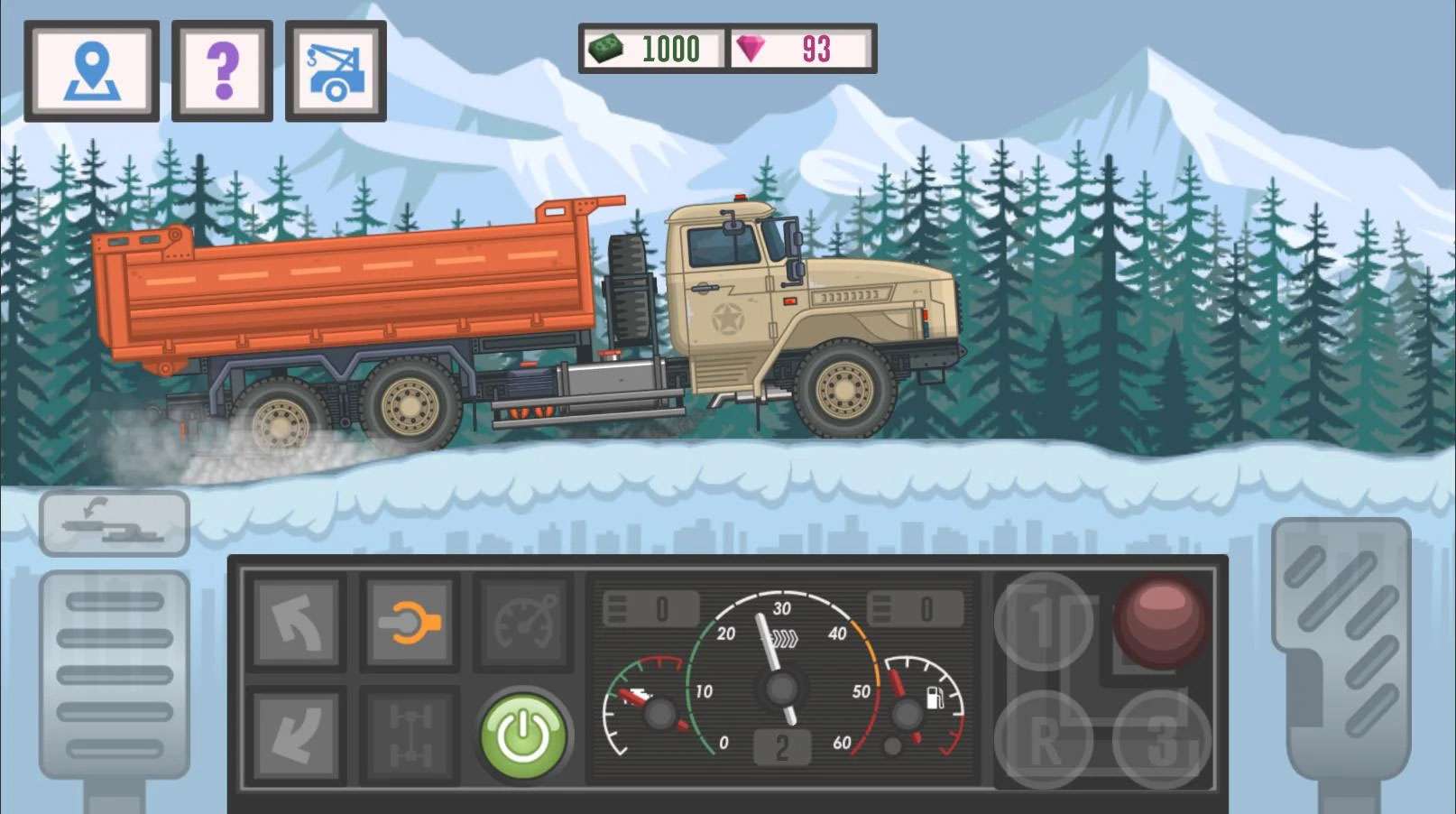The image size is (1456, 814).
Task: Open the question mark help button
Action: pos(222,70)
